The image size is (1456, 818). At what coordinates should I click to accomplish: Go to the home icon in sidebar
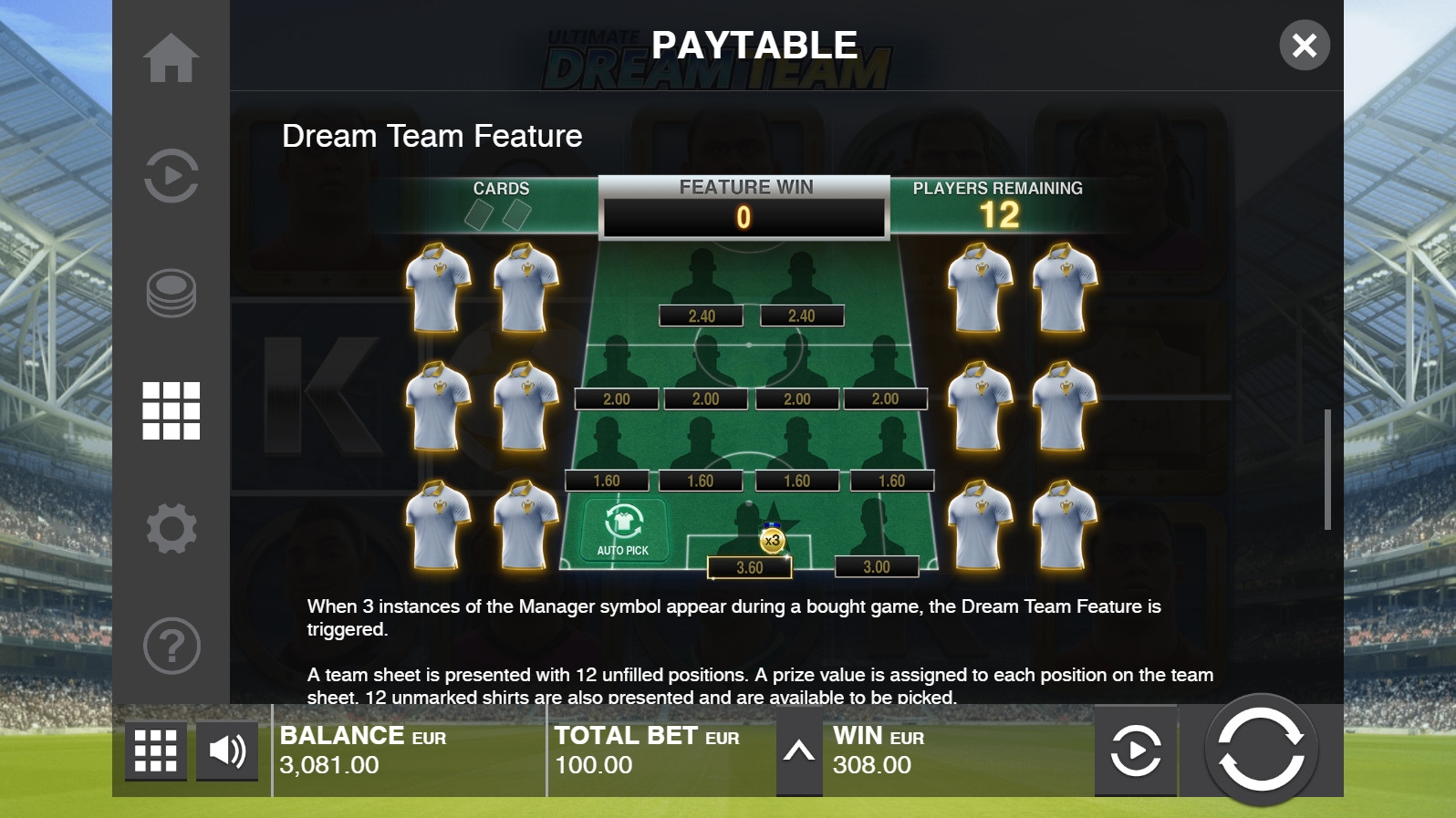pyautogui.click(x=171, y=58)
